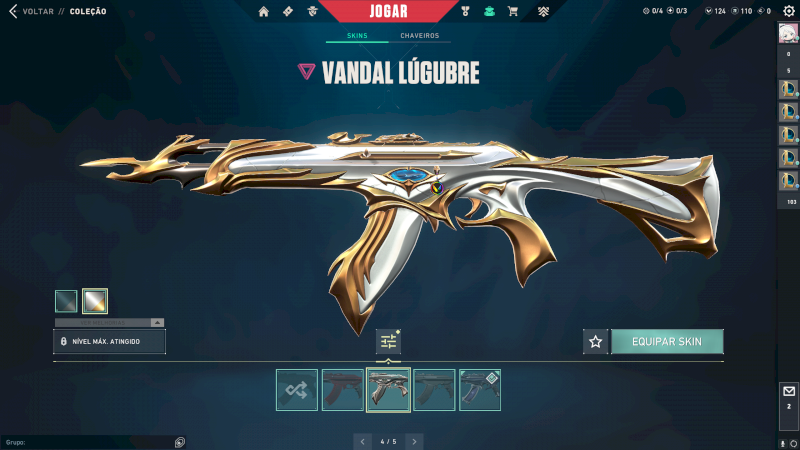Open the mail envelope notifications
The image size is (800, 450).
coord(788,391)
